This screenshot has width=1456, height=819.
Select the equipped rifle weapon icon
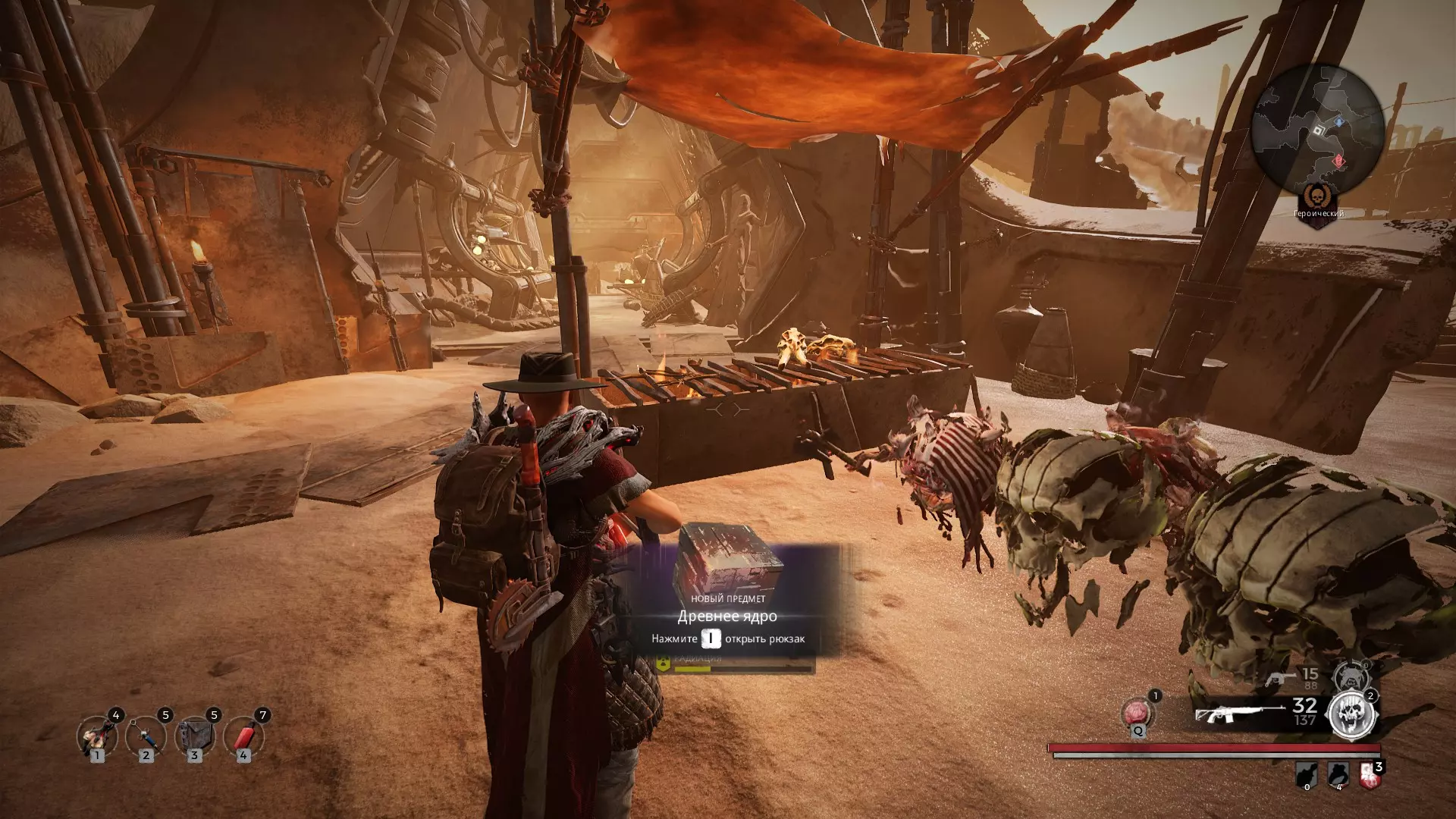click(x=1228, y=714)
